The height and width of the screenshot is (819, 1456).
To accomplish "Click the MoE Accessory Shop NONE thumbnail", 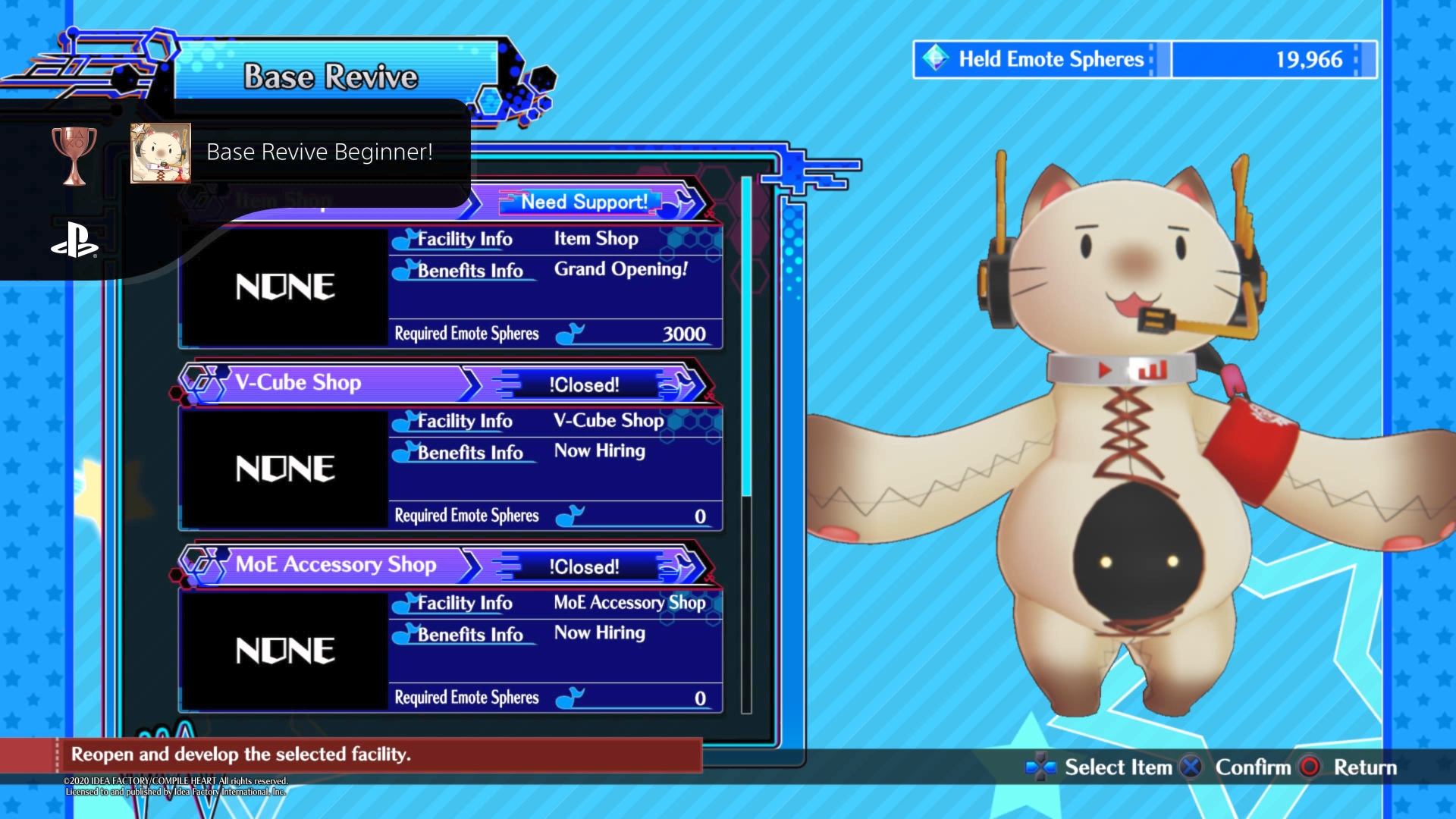I will point(285,651).
